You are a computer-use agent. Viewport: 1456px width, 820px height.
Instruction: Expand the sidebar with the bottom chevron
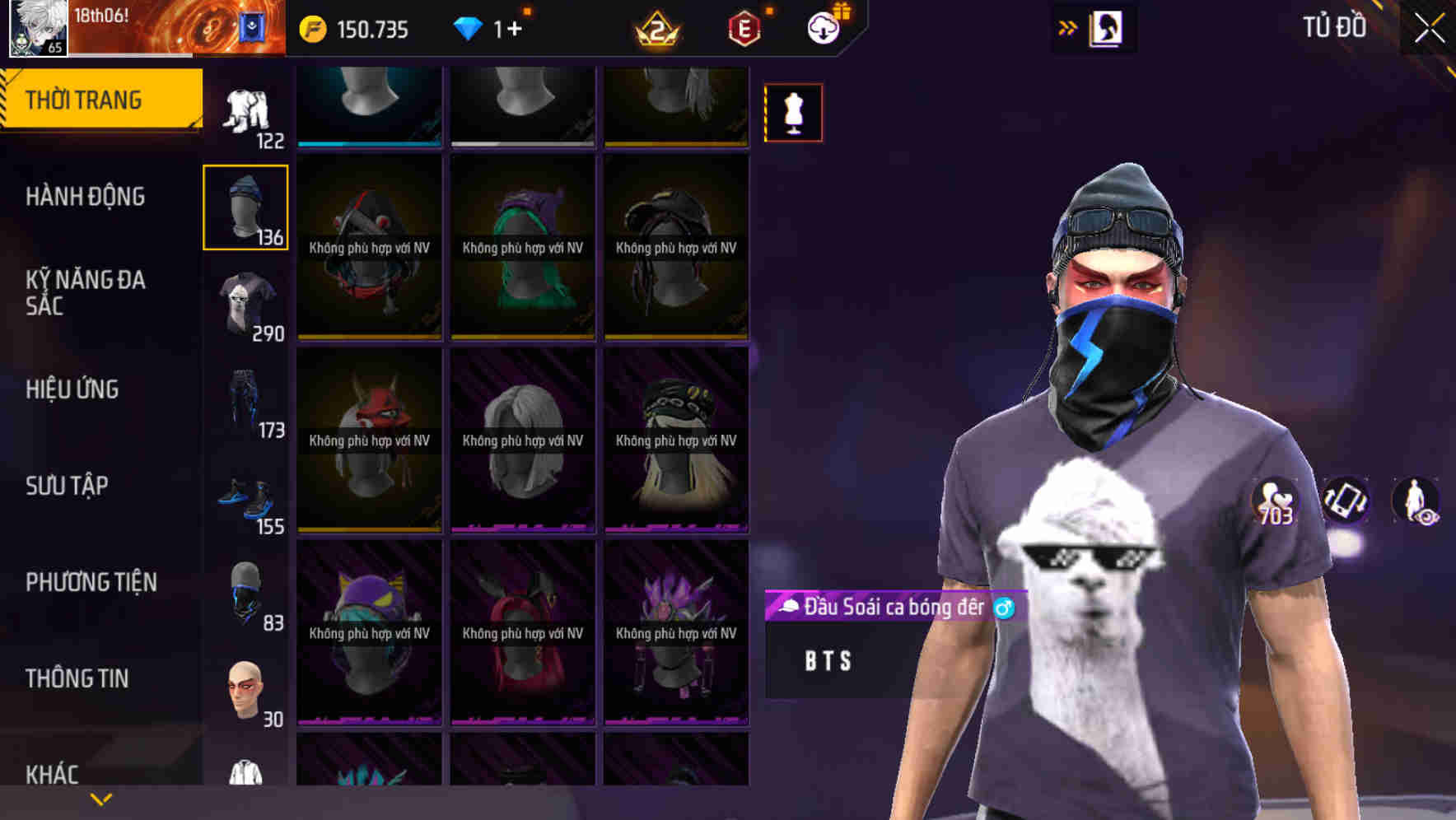click(100, 799)
